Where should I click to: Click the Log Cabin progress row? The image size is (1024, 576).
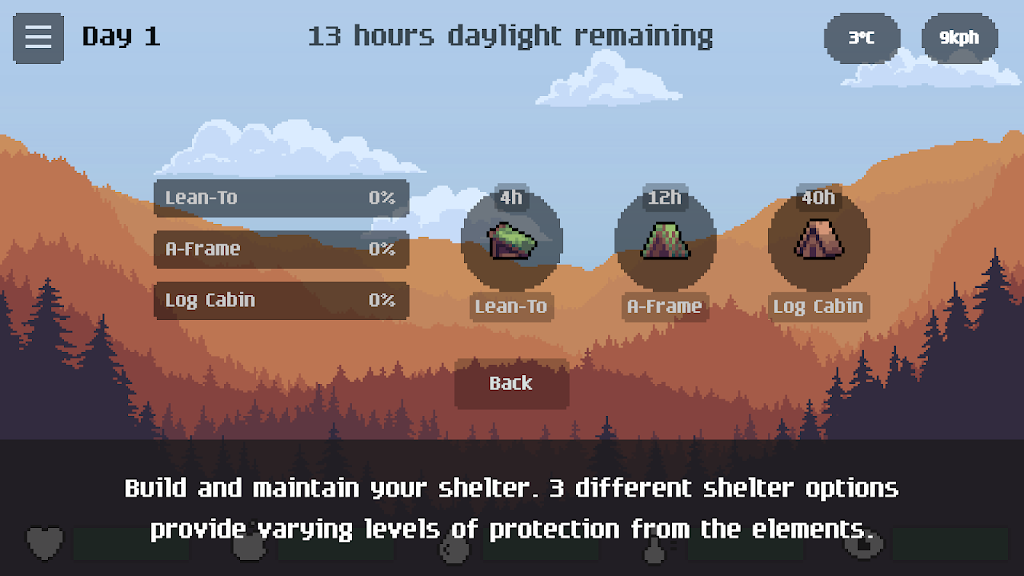point(281,300)
